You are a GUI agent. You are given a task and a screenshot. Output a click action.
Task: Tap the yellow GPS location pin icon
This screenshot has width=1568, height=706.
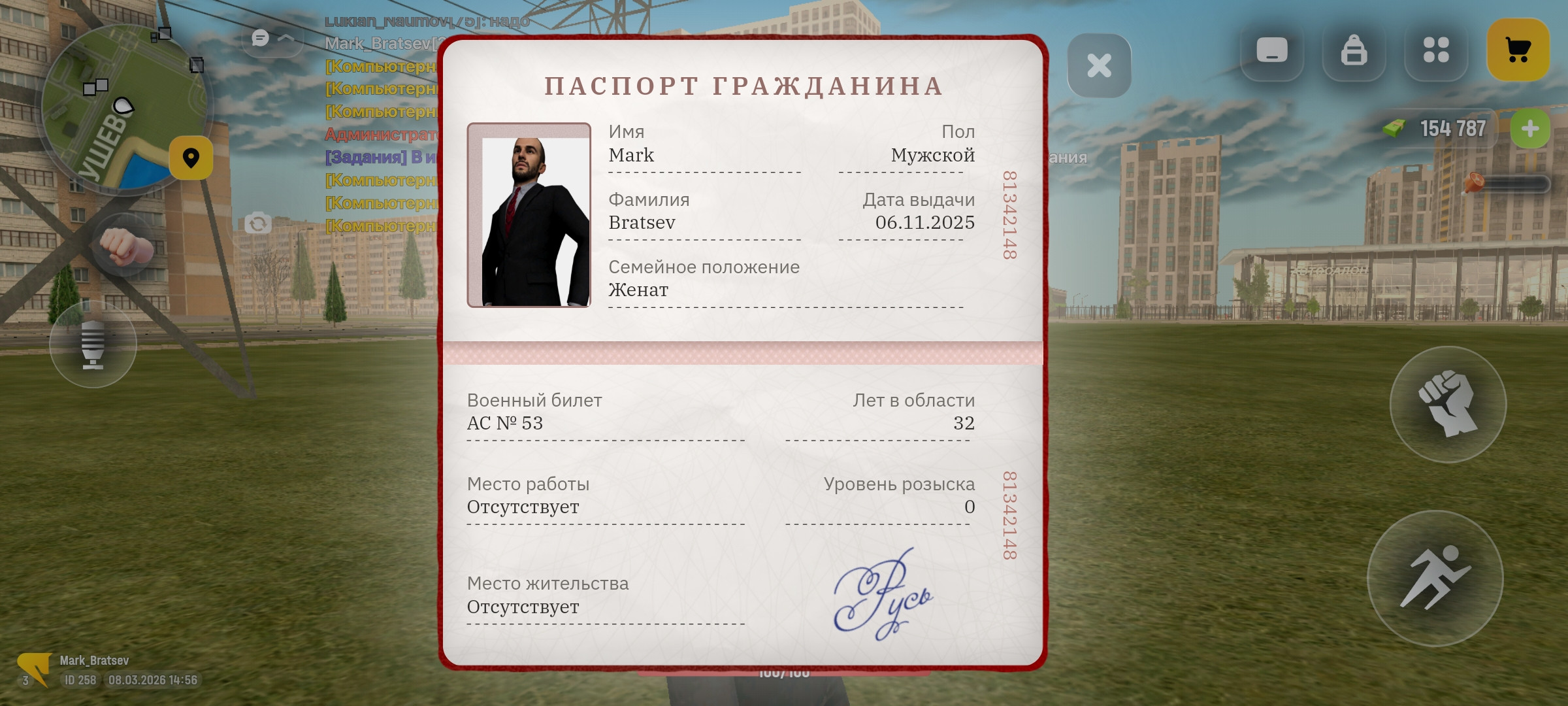(x=191, y=157)
